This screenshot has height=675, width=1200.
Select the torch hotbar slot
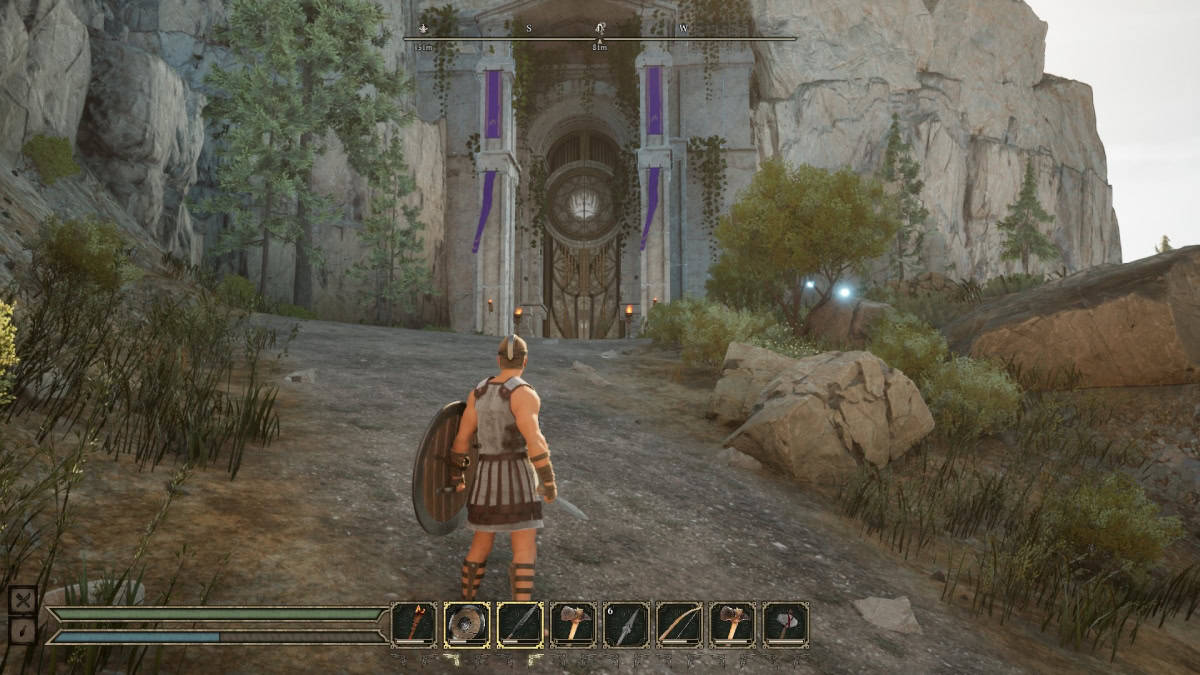[413, 624]
